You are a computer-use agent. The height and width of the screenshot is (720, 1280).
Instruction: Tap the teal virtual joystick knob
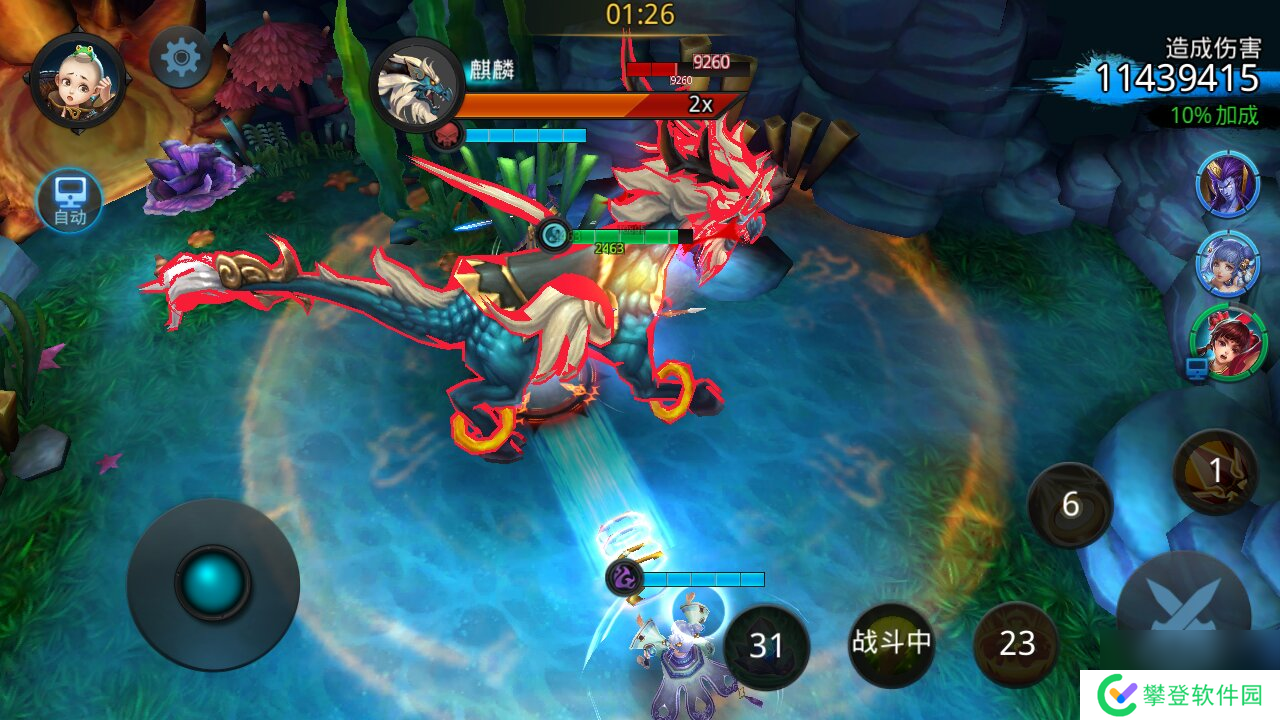[x=213, y=583]
